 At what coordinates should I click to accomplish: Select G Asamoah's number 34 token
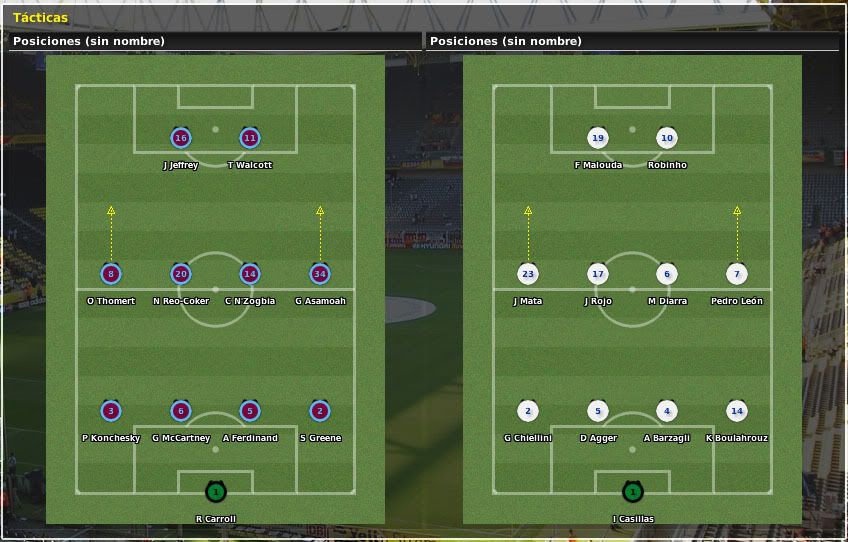[x=320, y=274]
